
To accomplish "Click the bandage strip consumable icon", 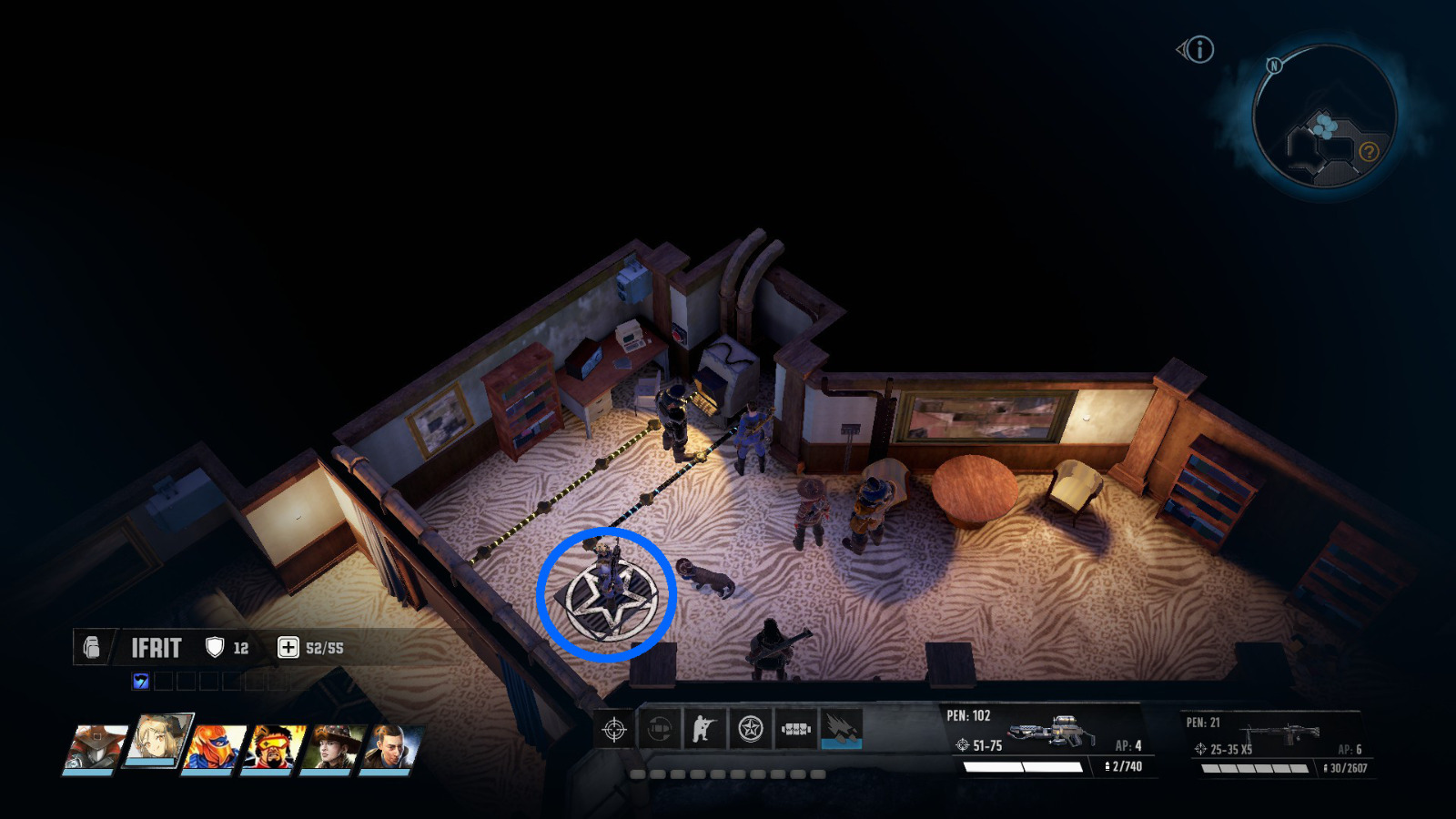I will coord(798,728).
